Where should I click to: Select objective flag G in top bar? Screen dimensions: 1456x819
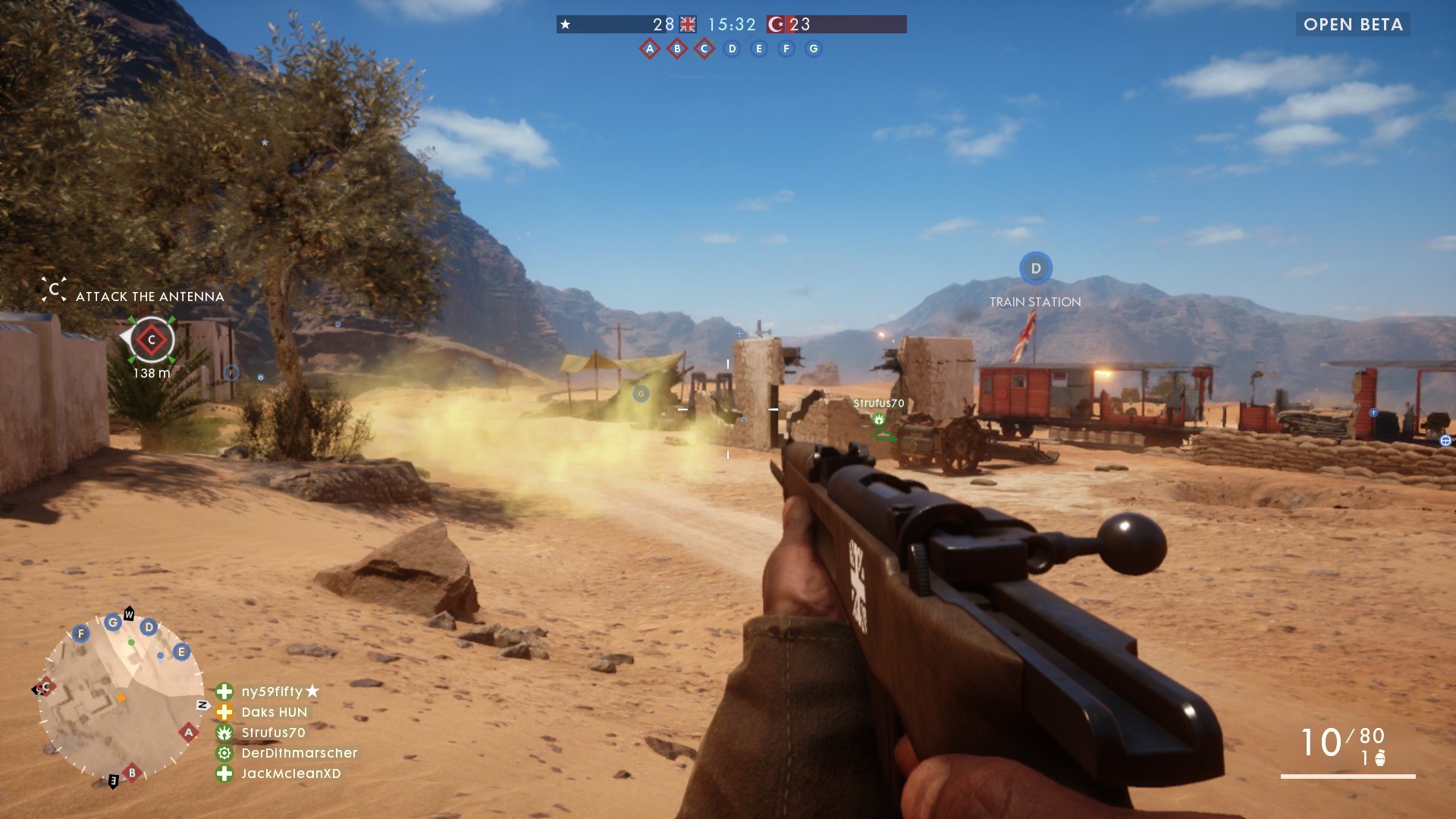pos(814,49)
